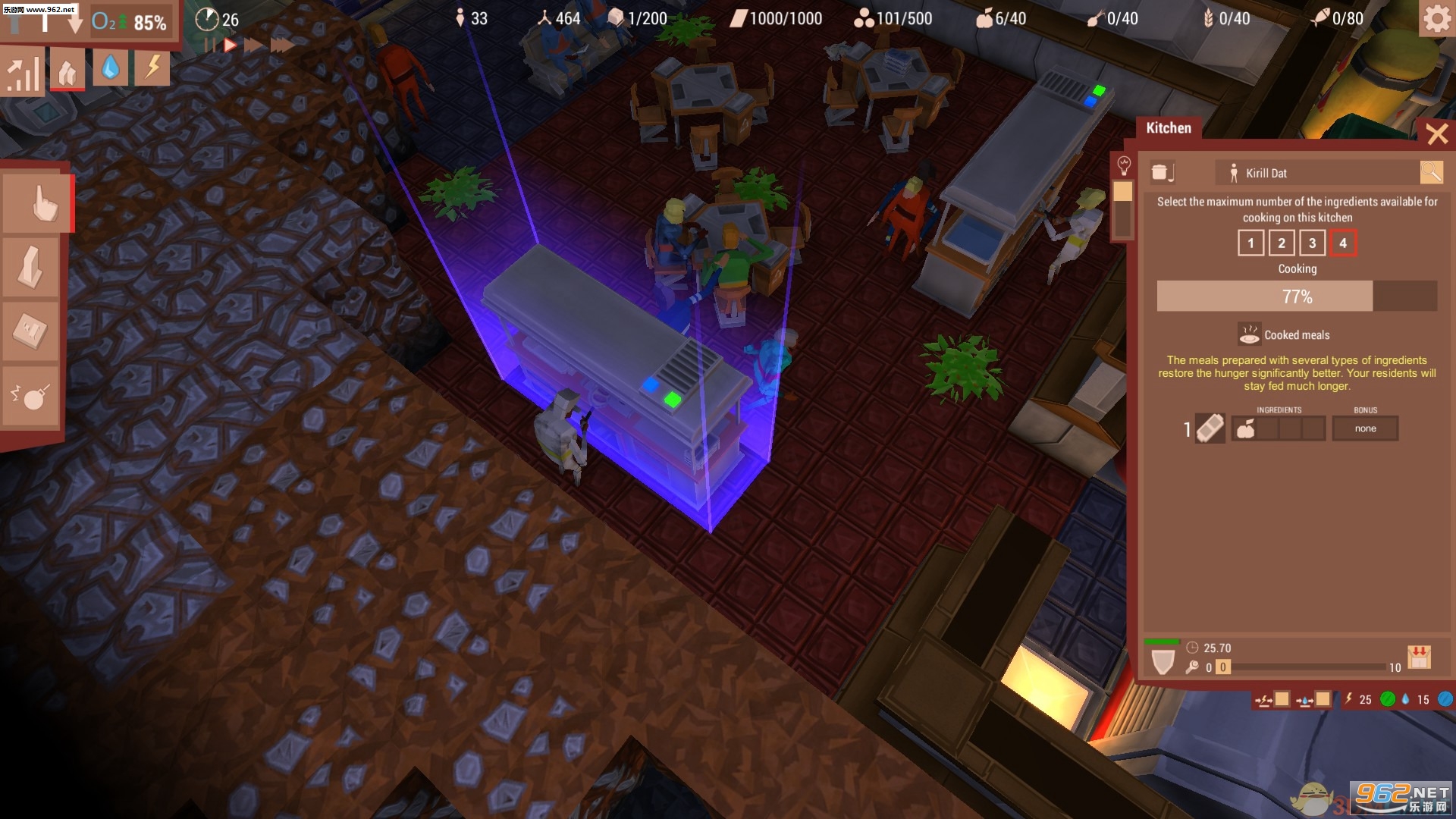Click the dismantle box icon with red arrows
Viewport: 1456px width, 819px height.
[1419, 657]
